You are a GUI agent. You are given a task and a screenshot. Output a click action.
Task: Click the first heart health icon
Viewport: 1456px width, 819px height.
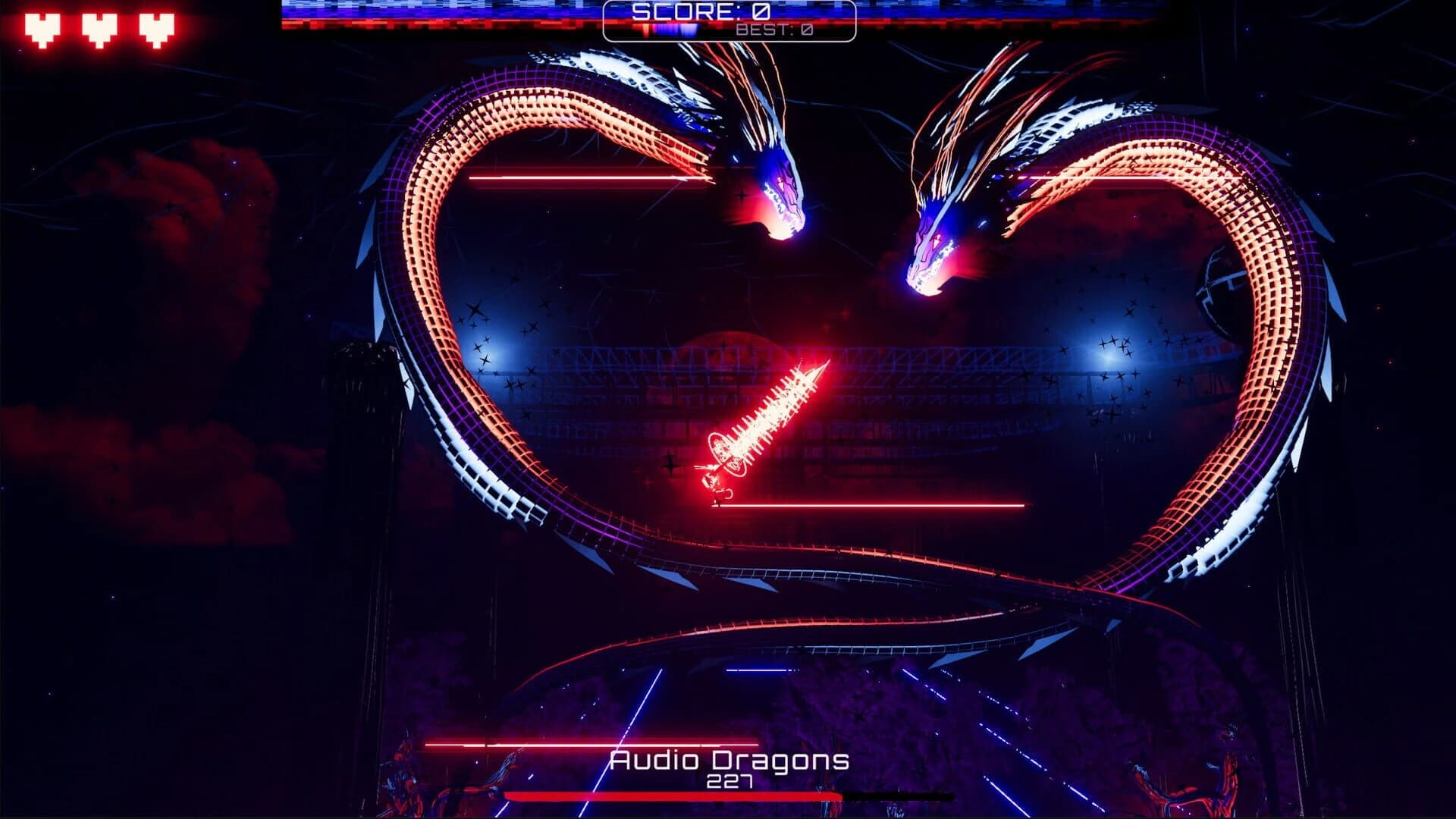click(42, 27)
